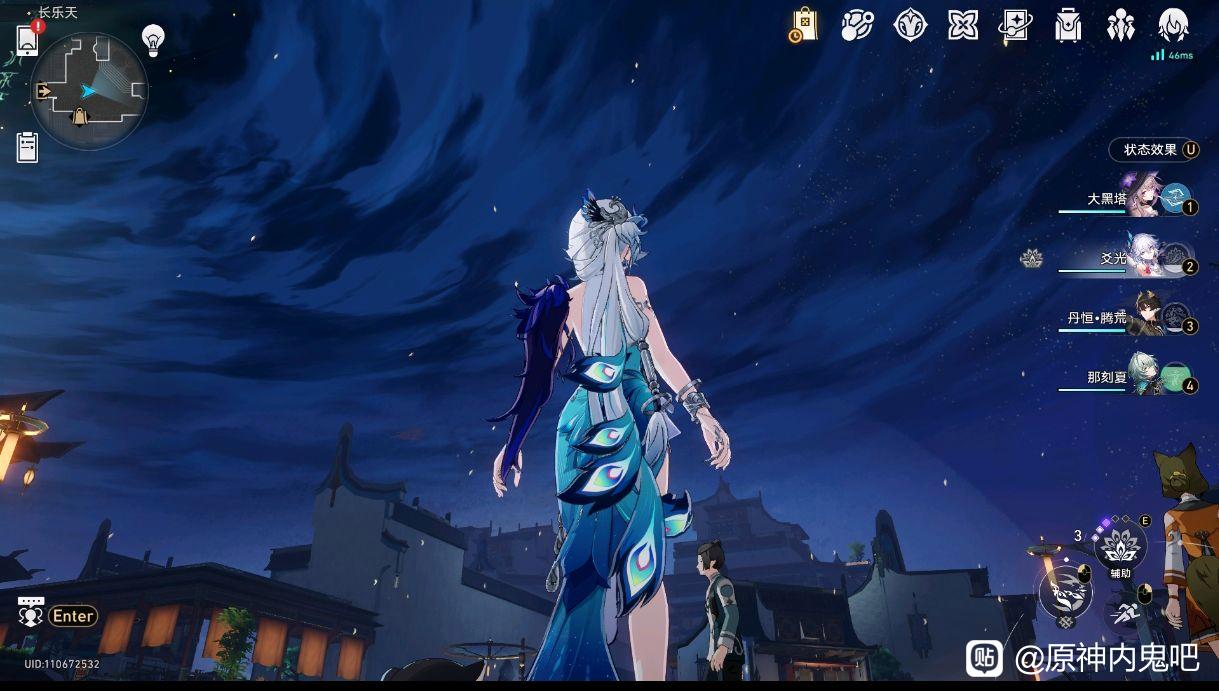Activate the 辅助 lotus technique skill
The image size is (1219, 691).
pos(1119,548)
